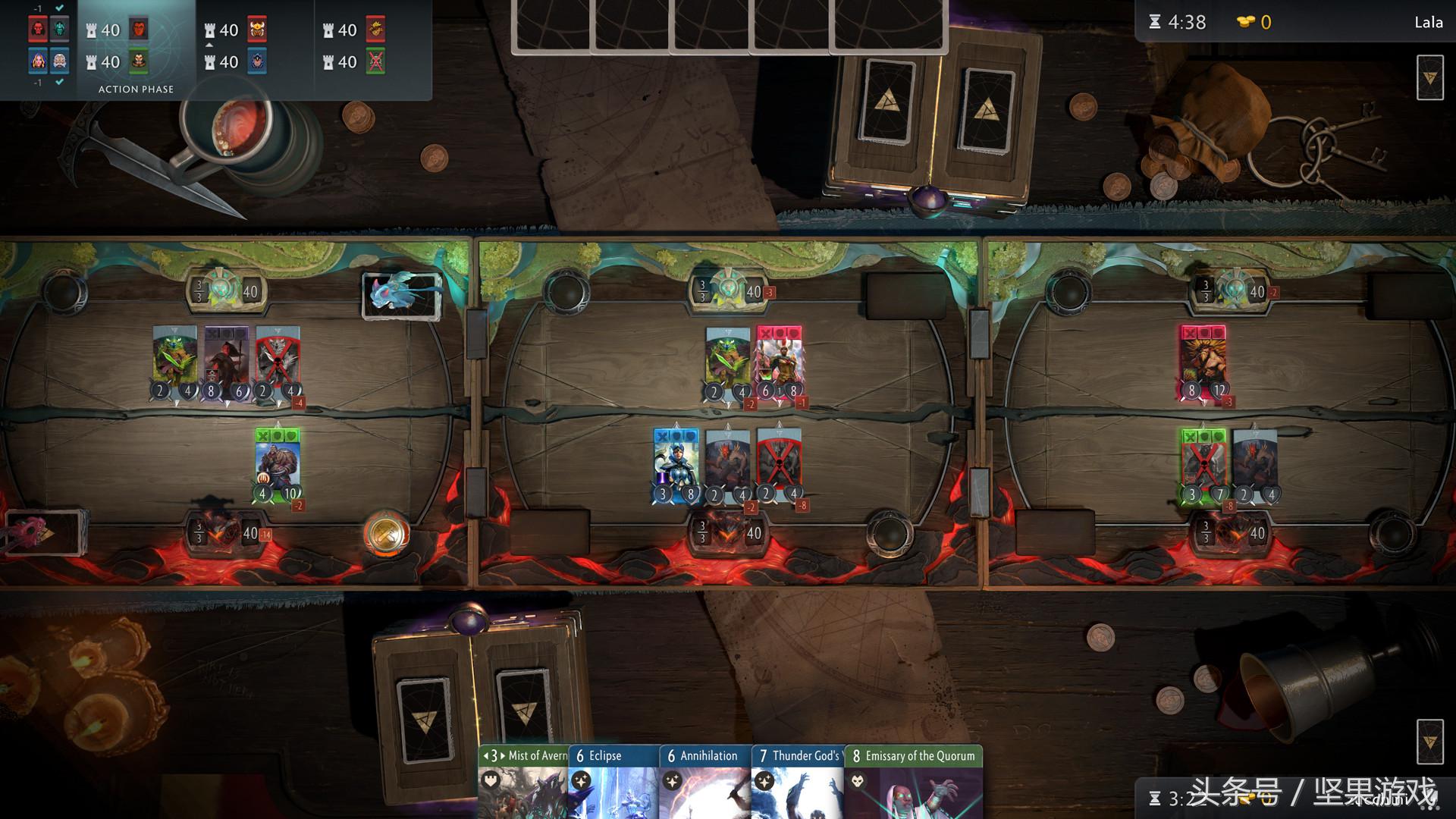Select the Thunder God's Wrath card
The height and width of the screenshot is (819, 1456).
tap(798, 781)
